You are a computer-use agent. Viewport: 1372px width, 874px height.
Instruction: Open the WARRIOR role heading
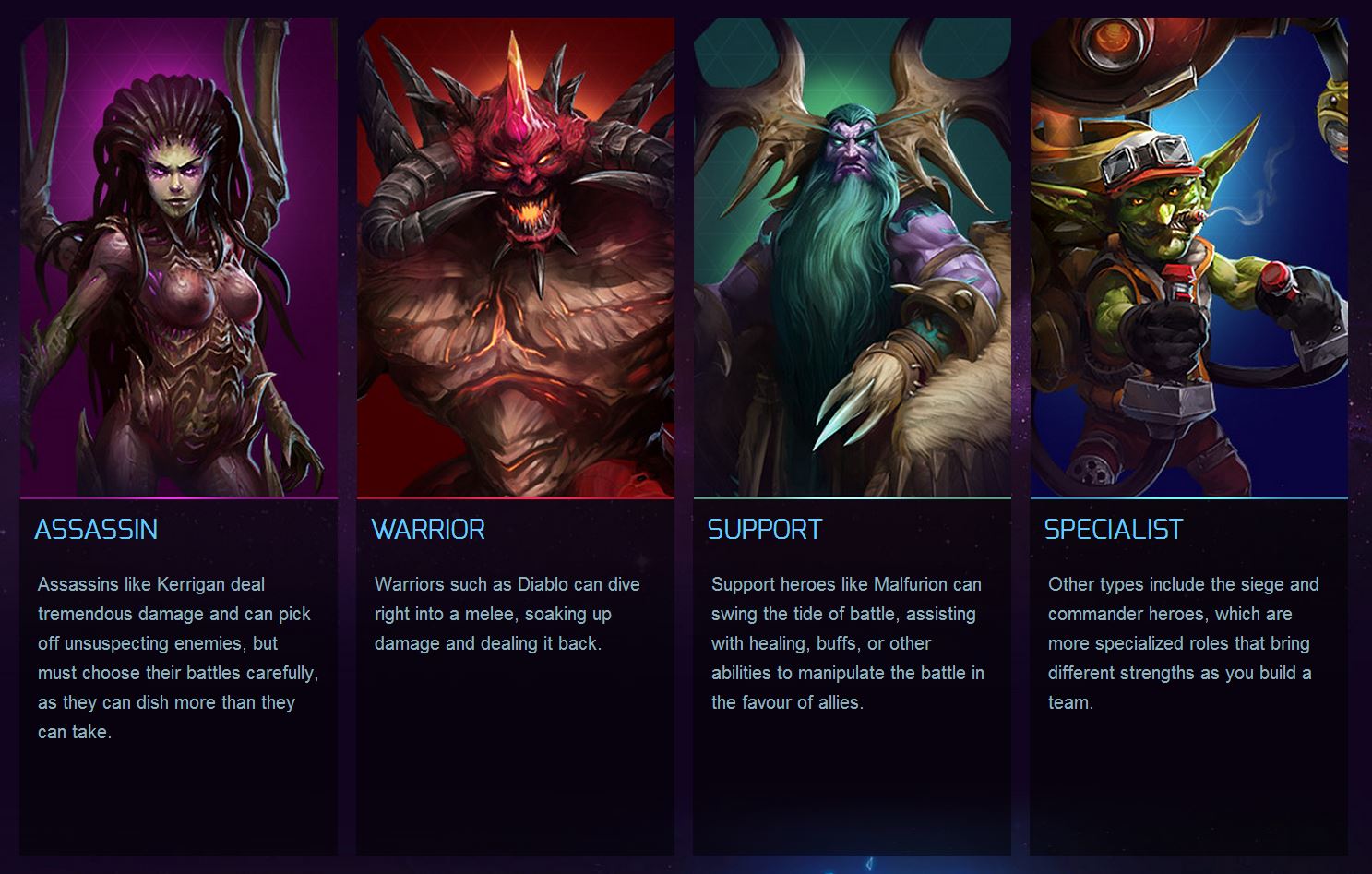coord(428,529)
